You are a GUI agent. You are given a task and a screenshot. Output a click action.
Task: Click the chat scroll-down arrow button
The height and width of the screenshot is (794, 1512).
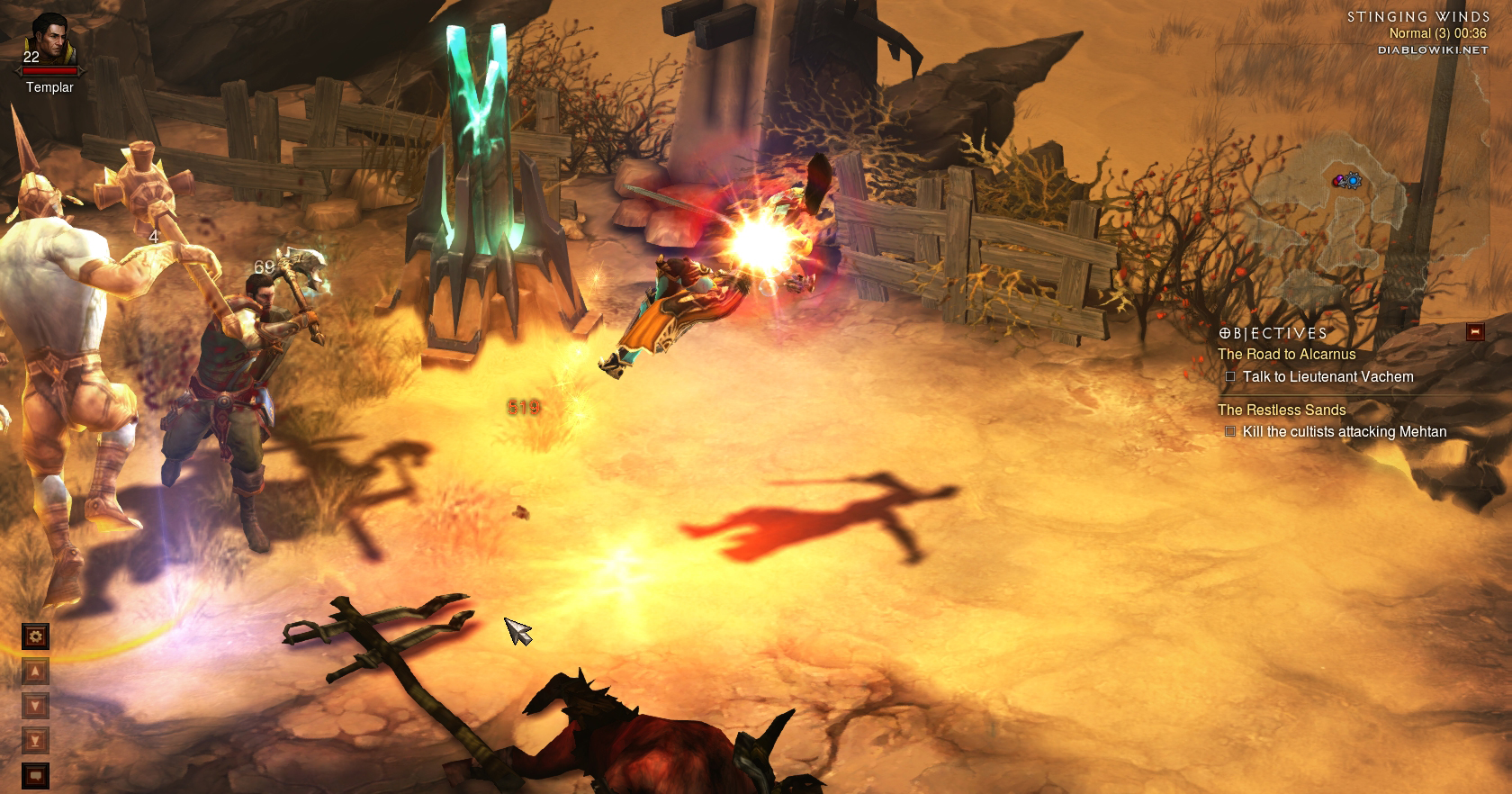pos(35,706)
